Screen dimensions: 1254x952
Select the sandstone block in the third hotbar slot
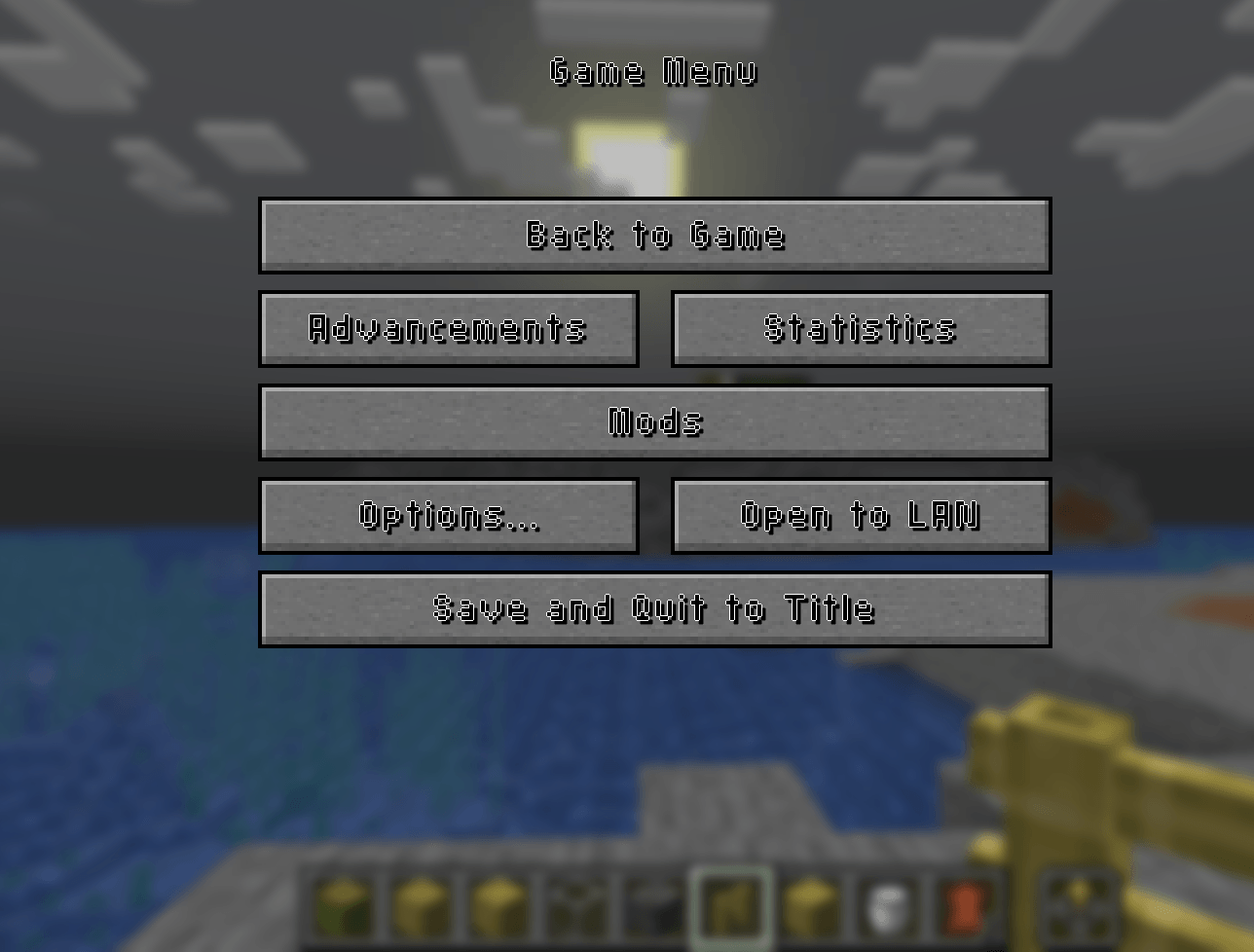498,910
